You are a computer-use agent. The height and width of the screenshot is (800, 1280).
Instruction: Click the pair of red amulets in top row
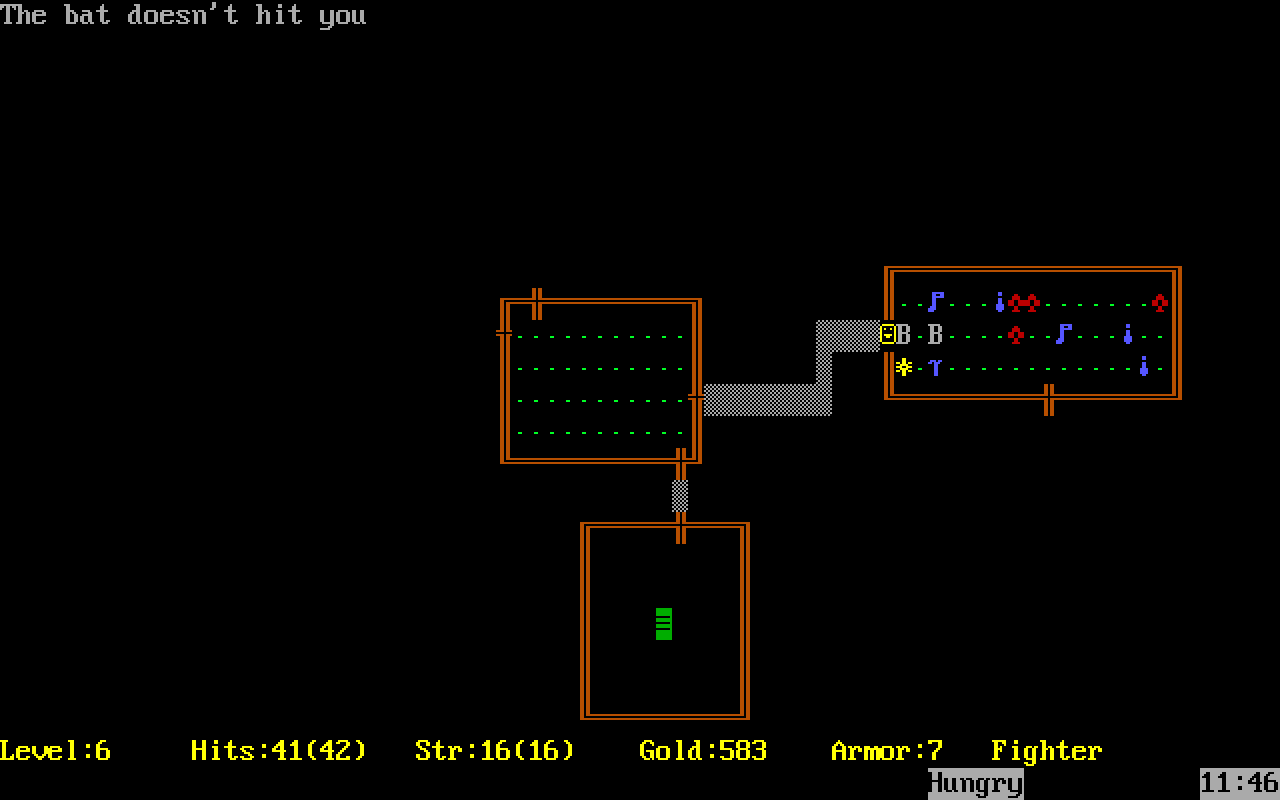tap(1024, 303)
